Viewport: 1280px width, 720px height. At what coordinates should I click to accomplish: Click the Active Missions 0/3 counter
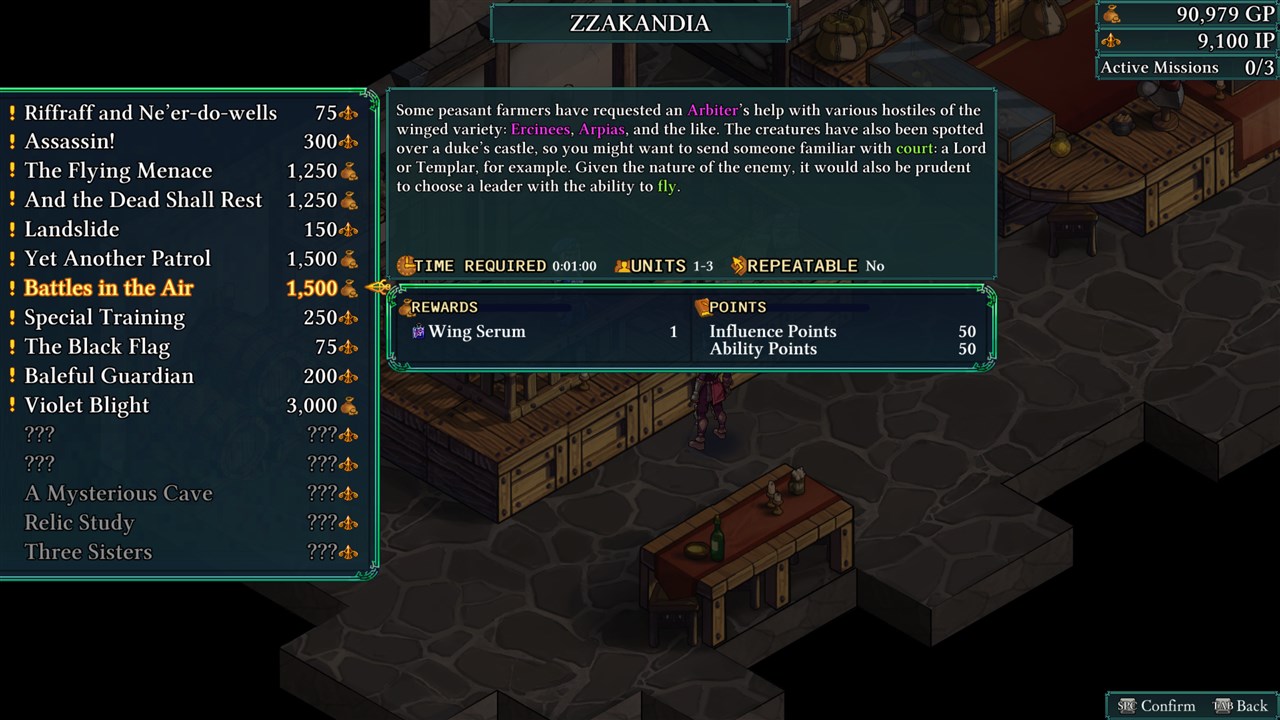[1184, 67]
